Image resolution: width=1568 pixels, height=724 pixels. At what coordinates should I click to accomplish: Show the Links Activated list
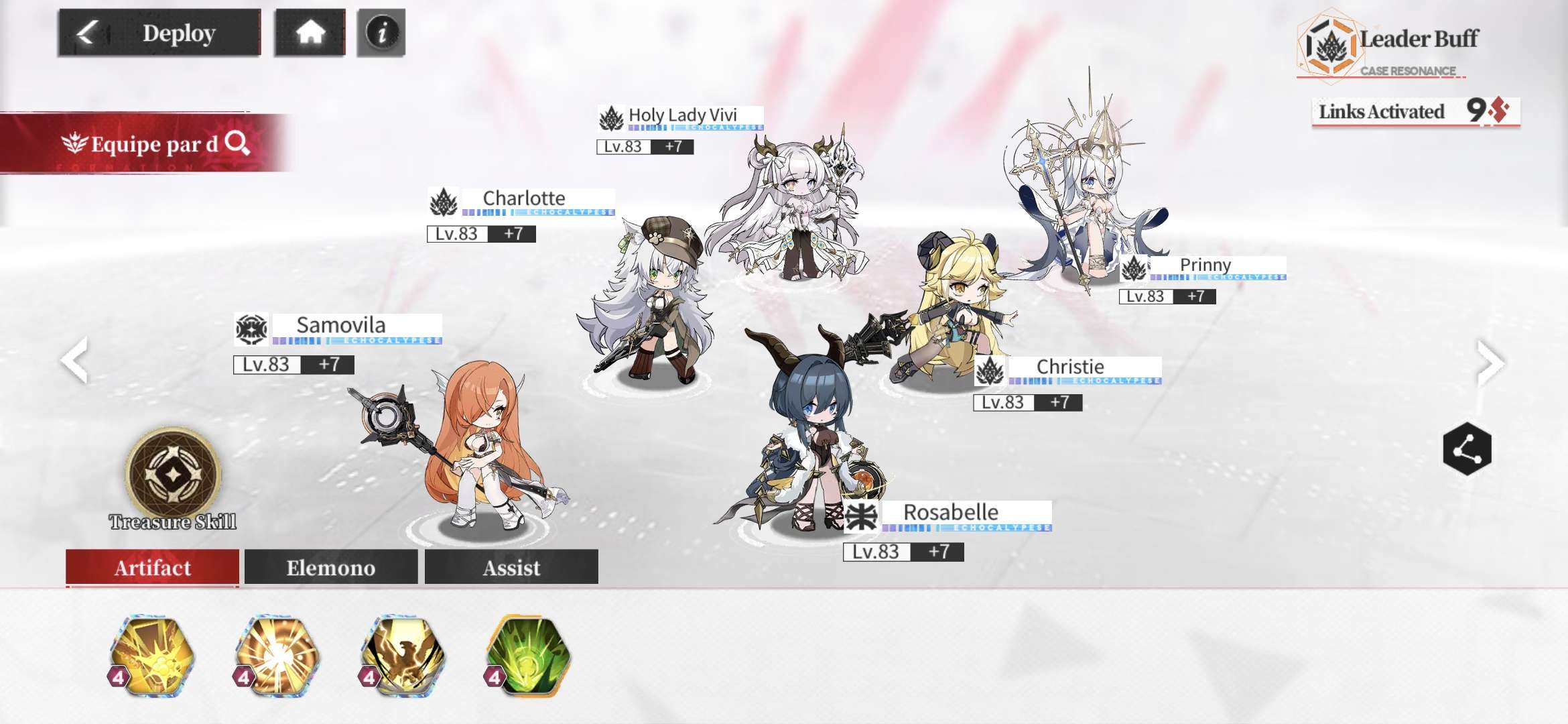coord(1415,111)
